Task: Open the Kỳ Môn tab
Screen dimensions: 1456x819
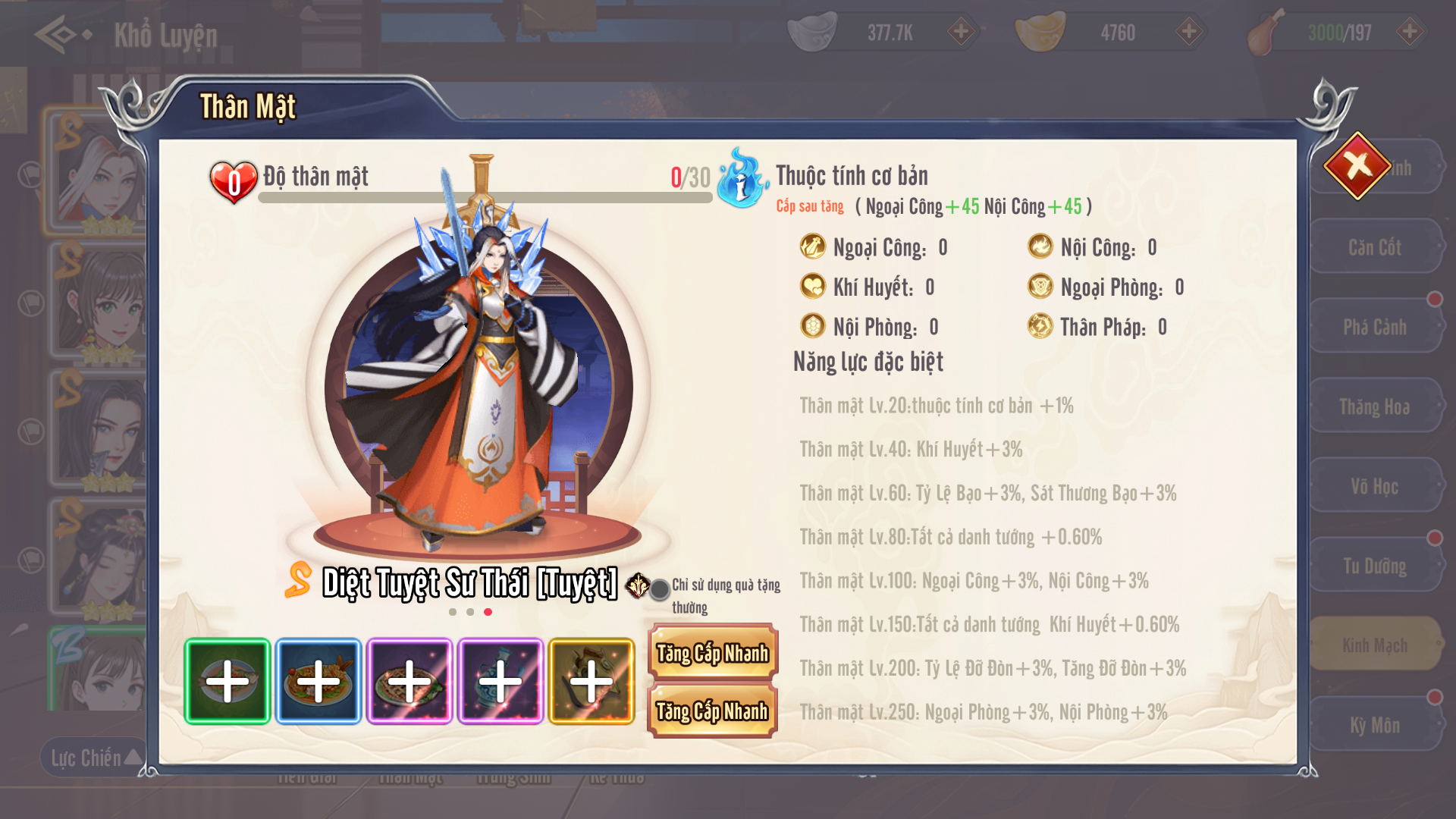Action: (1374, 725)
